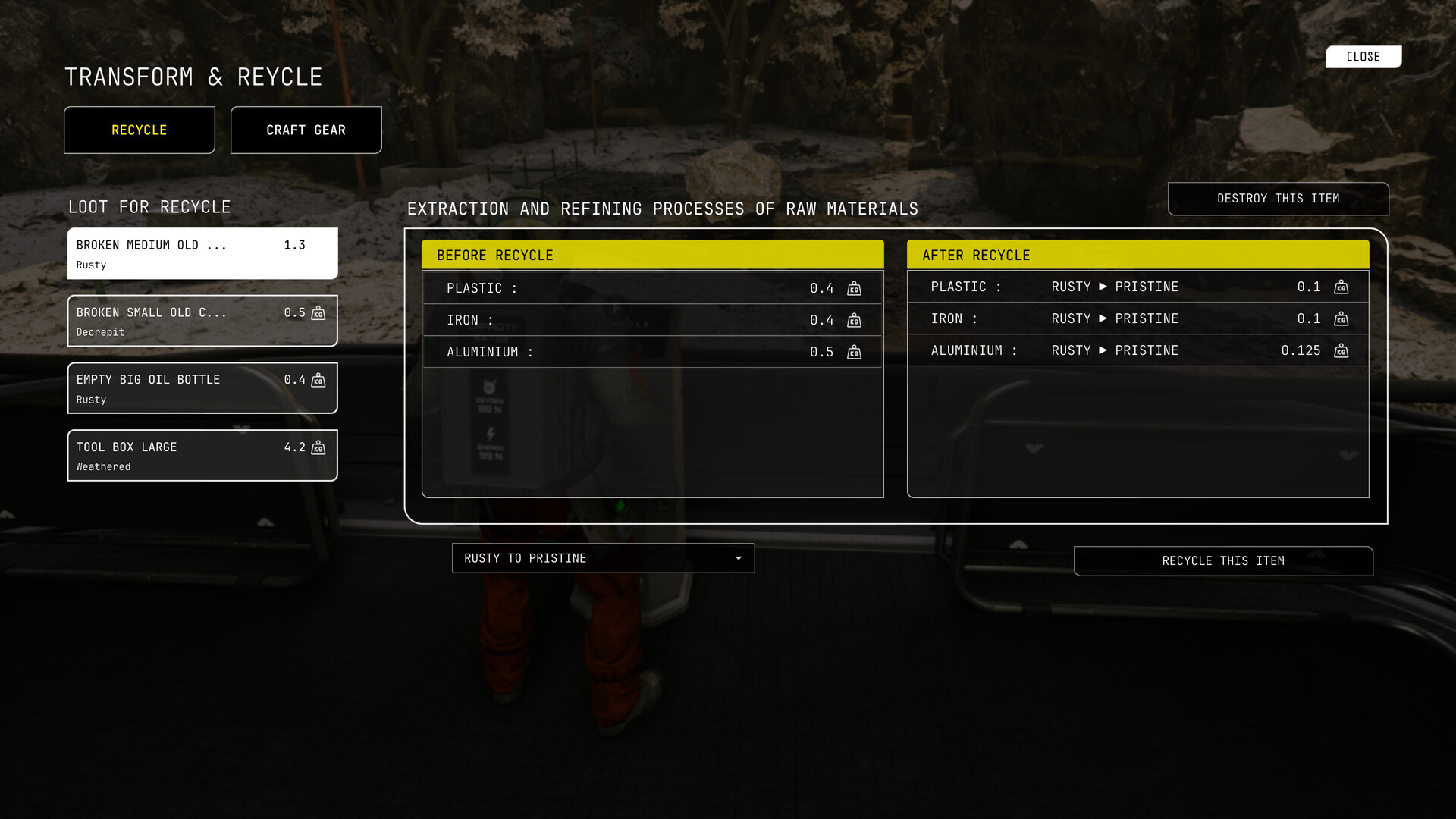Click the weight icon on Empty Big Oil Bottle
Viewport: 1456px width, 819px height.
tap(318, 380)
